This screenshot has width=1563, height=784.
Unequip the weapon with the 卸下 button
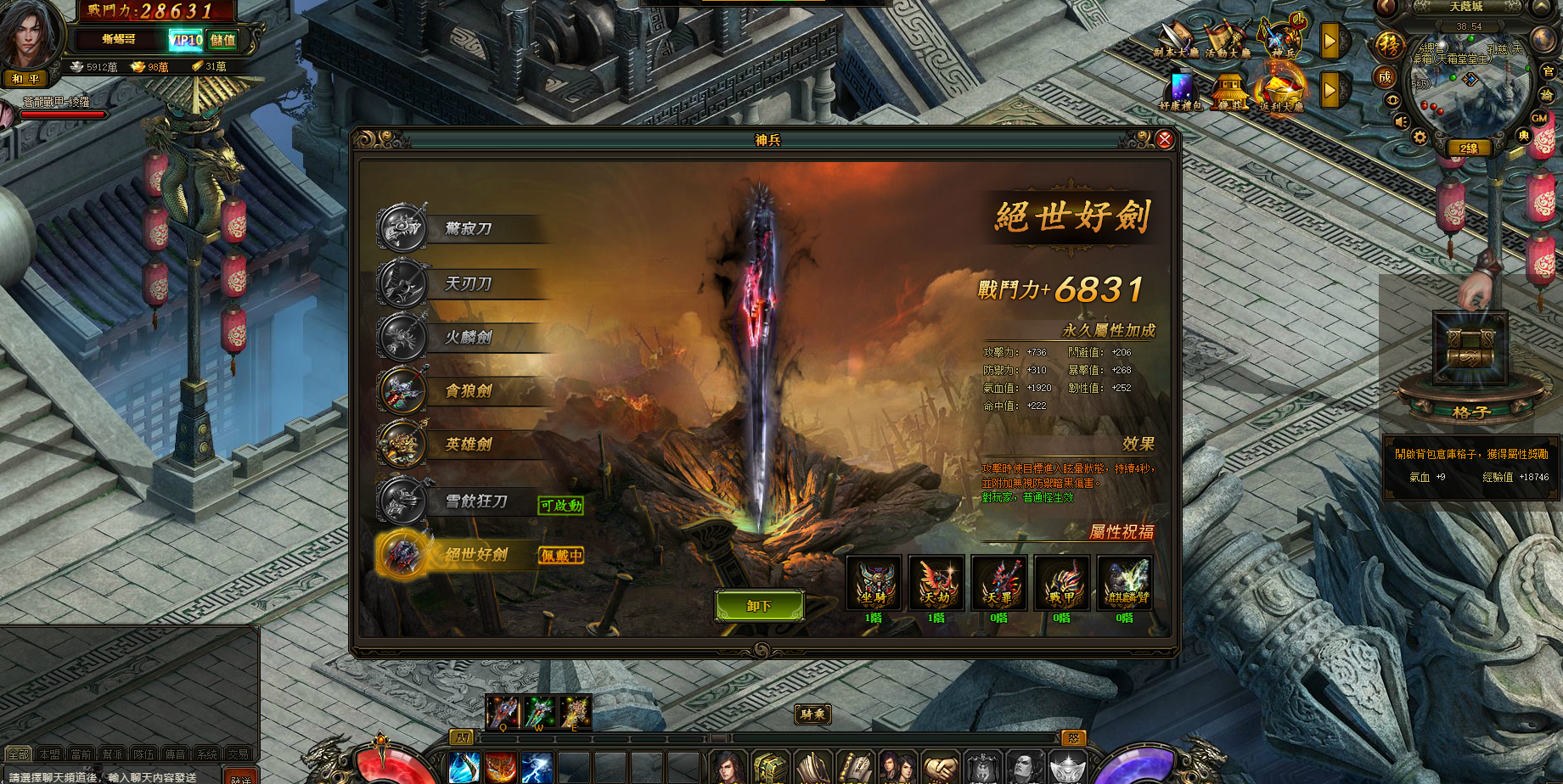(759, 606)
